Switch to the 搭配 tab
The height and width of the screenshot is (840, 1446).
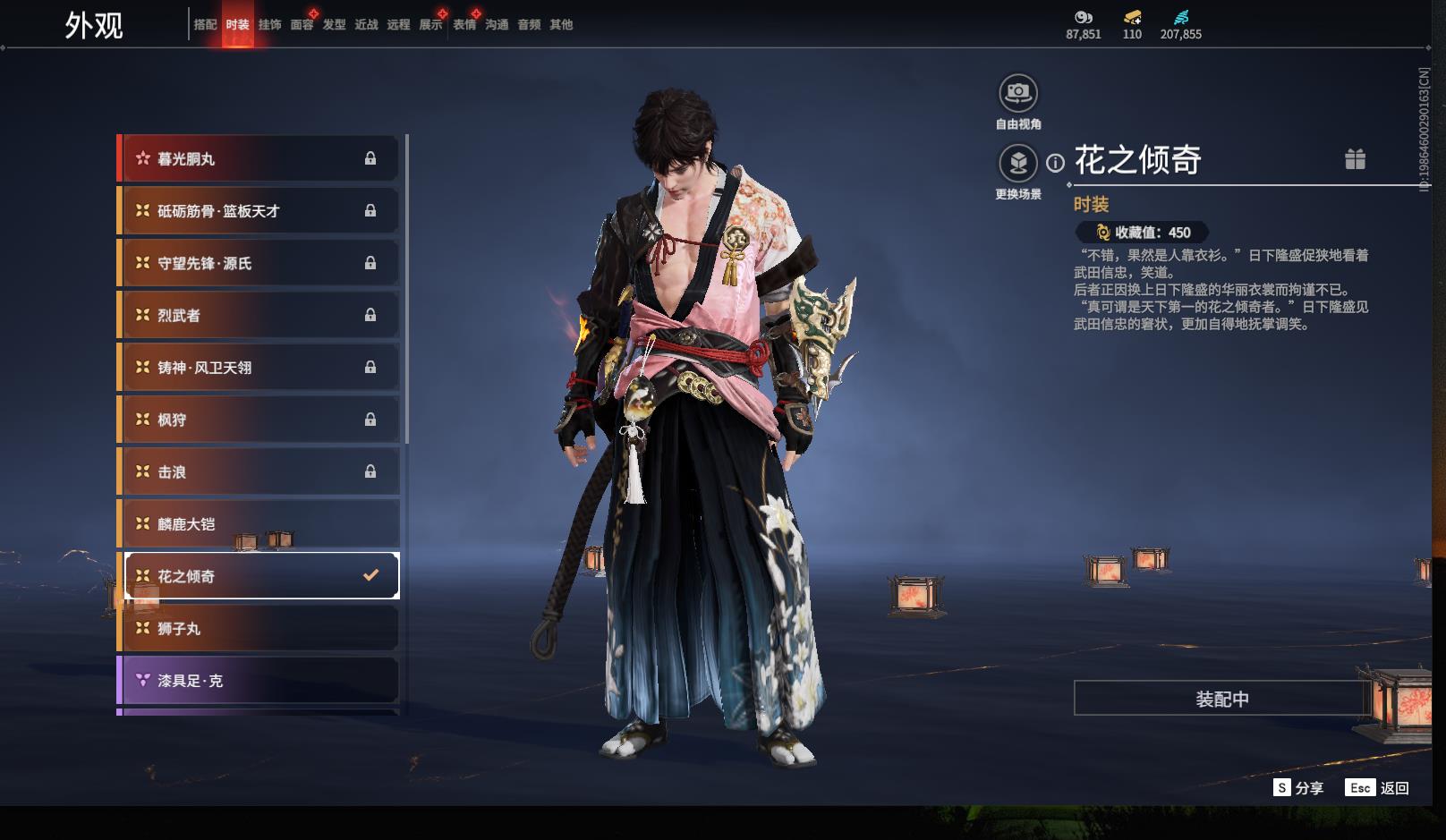click(205, 25)
